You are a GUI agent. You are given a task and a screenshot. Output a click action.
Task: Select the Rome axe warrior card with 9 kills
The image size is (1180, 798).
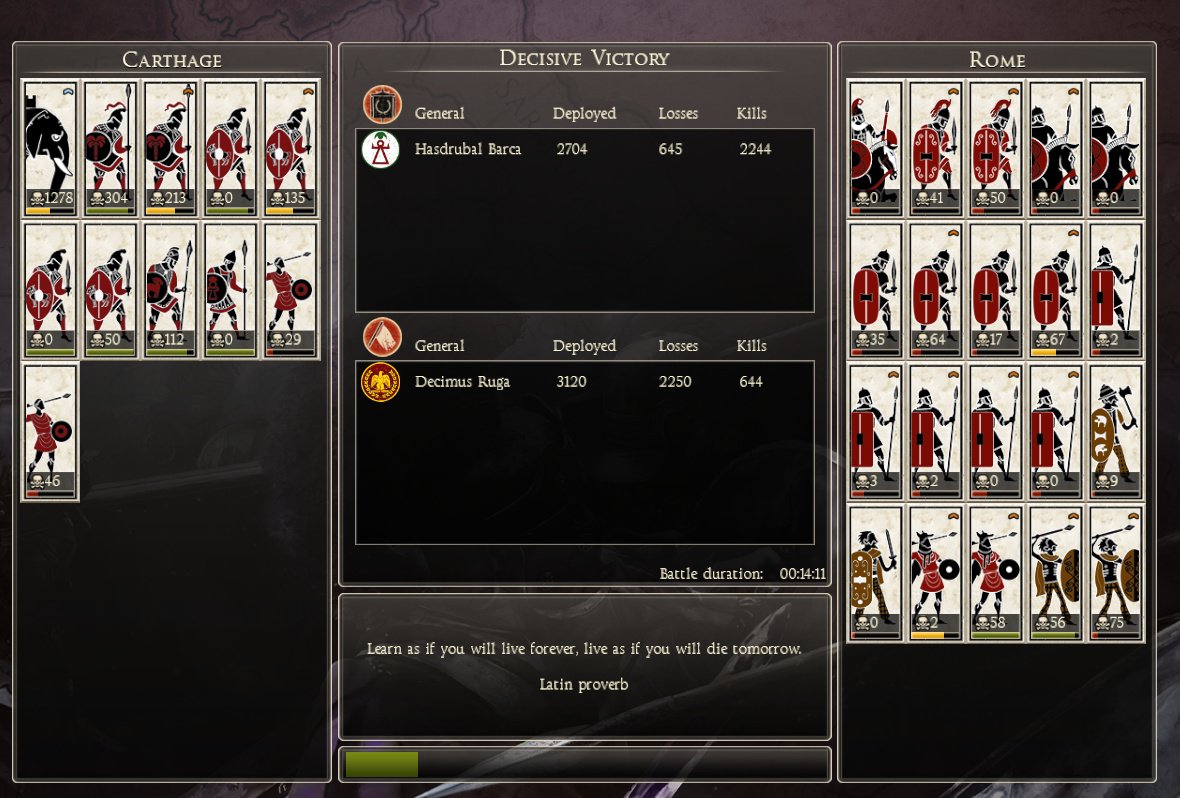coord(1116,431)
